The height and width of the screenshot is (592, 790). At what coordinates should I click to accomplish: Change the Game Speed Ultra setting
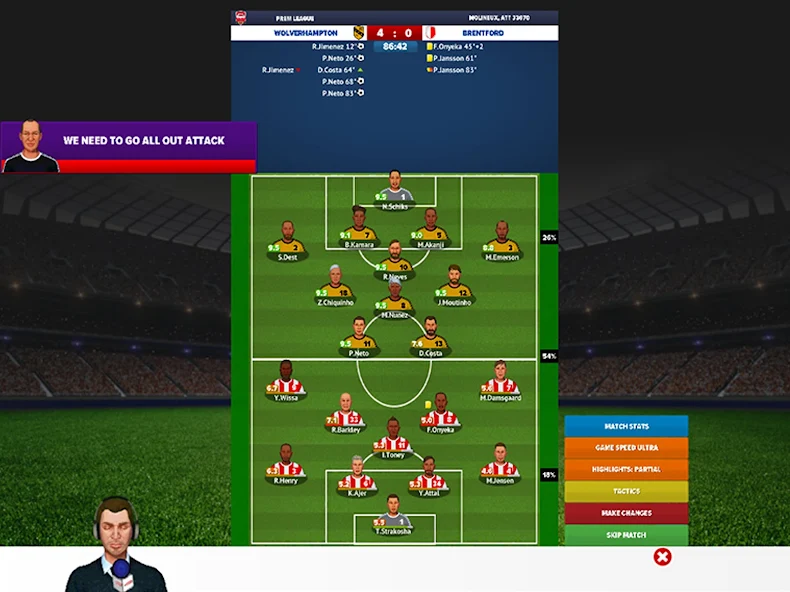[626, 448]
